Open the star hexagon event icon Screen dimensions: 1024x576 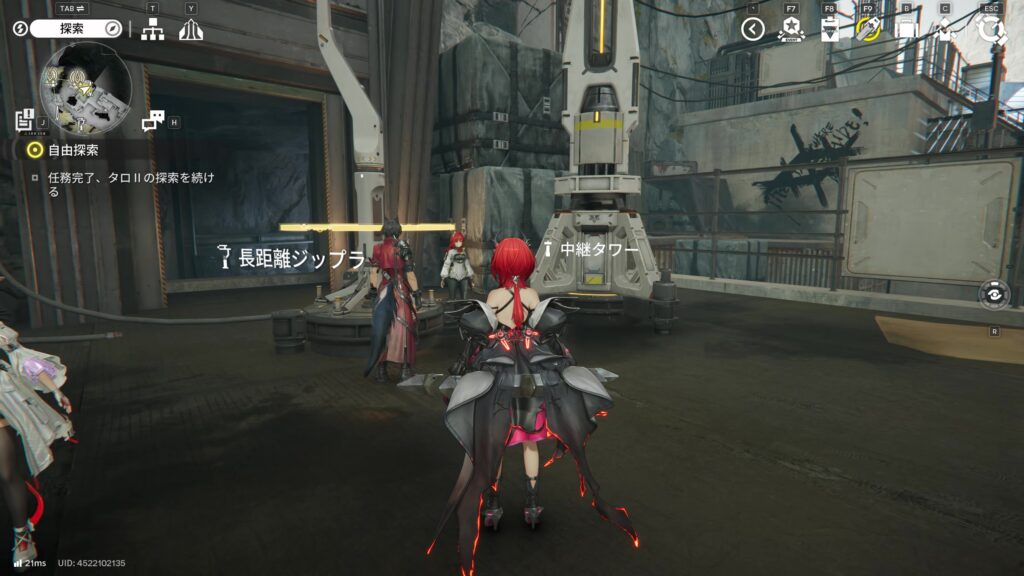point(791,30)
